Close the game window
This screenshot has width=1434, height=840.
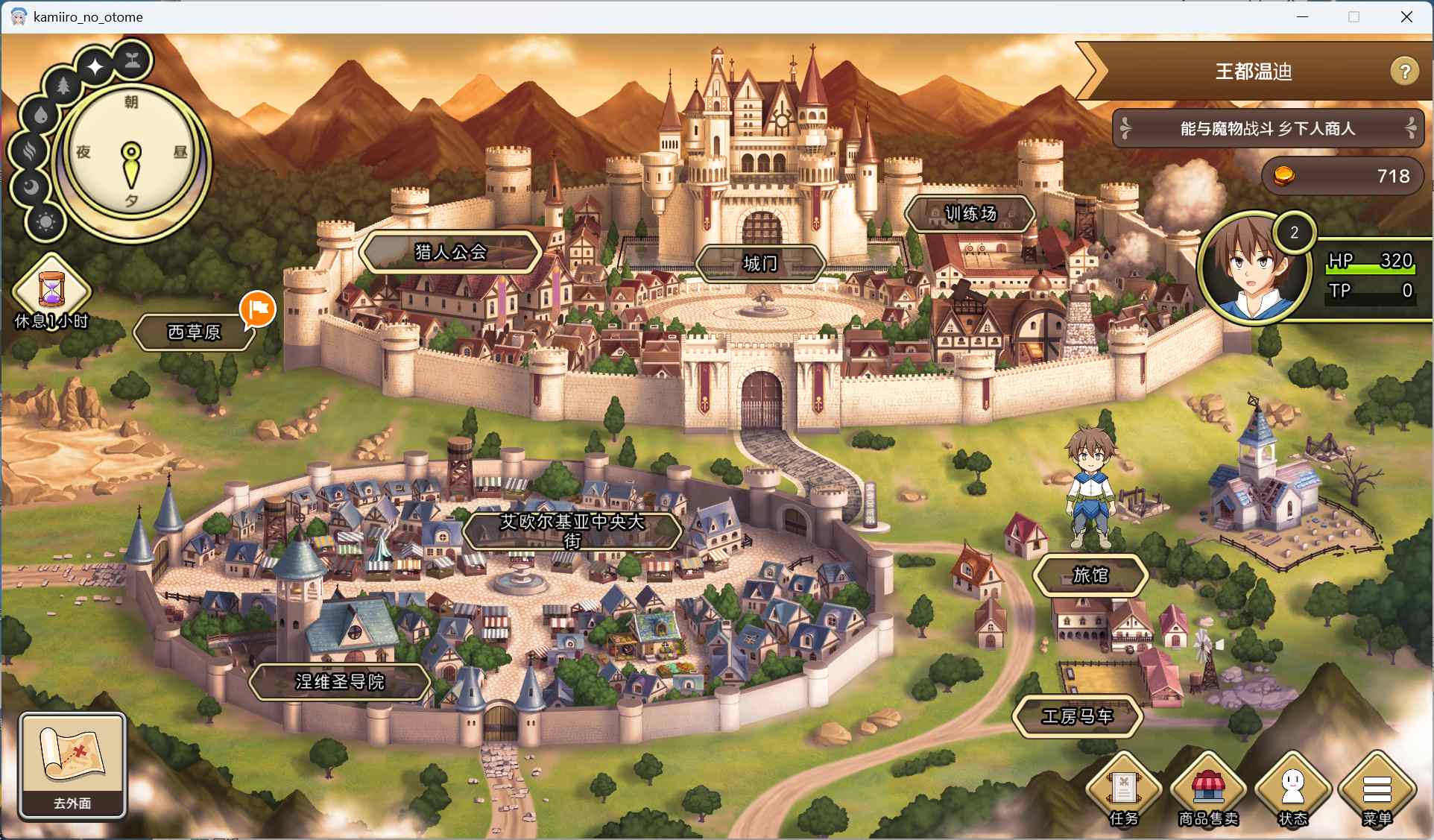pyautogui.click(x=1406, y=16)
